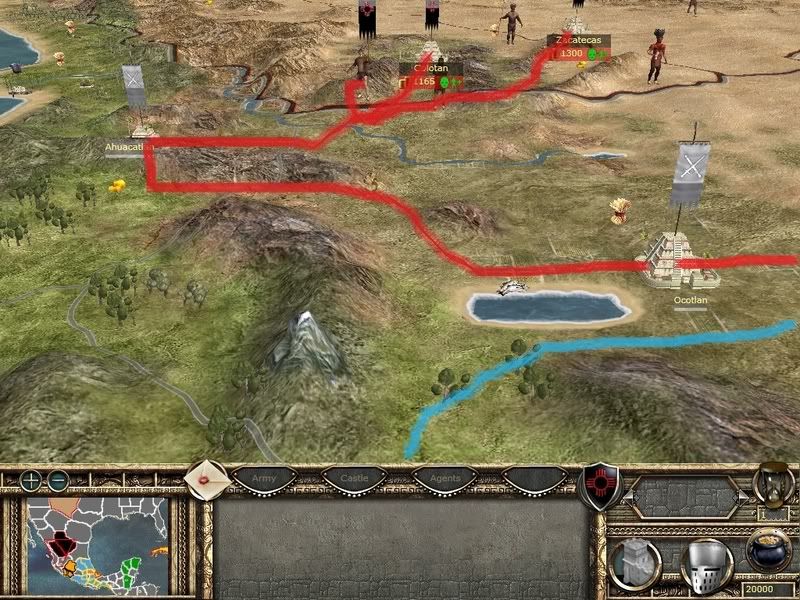Open the construction browser tower button
The image size is (800, 600).
633,563
